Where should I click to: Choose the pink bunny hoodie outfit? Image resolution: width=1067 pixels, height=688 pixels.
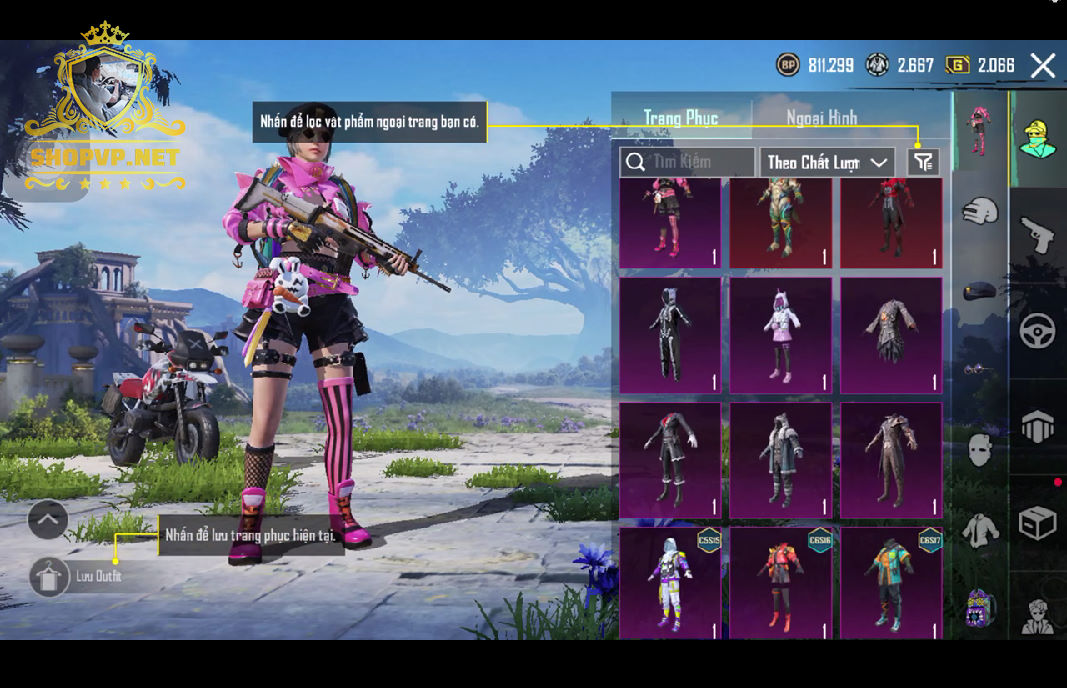coord(780,335)
